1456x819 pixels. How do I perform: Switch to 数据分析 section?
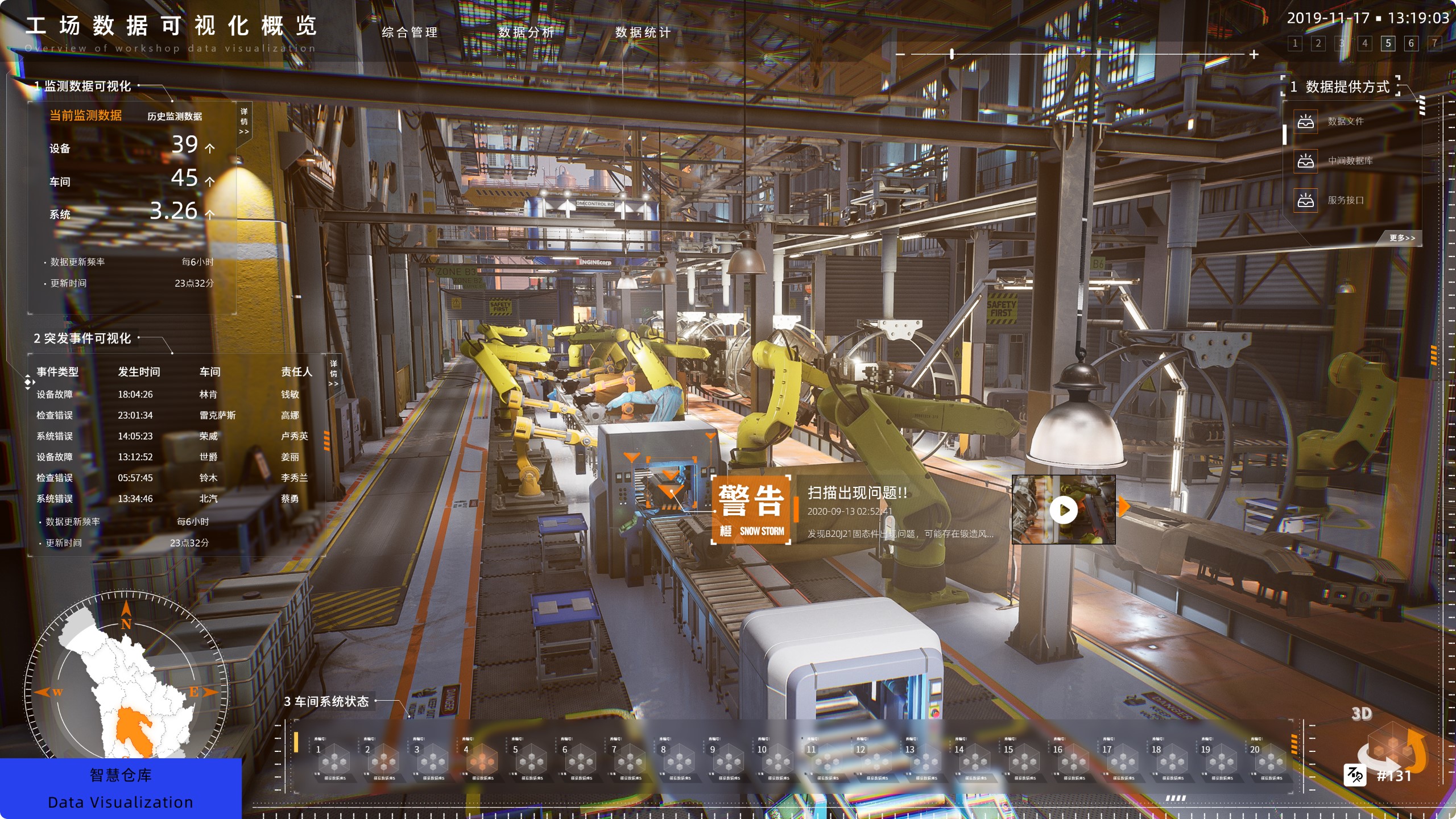(x=526, y=32)
